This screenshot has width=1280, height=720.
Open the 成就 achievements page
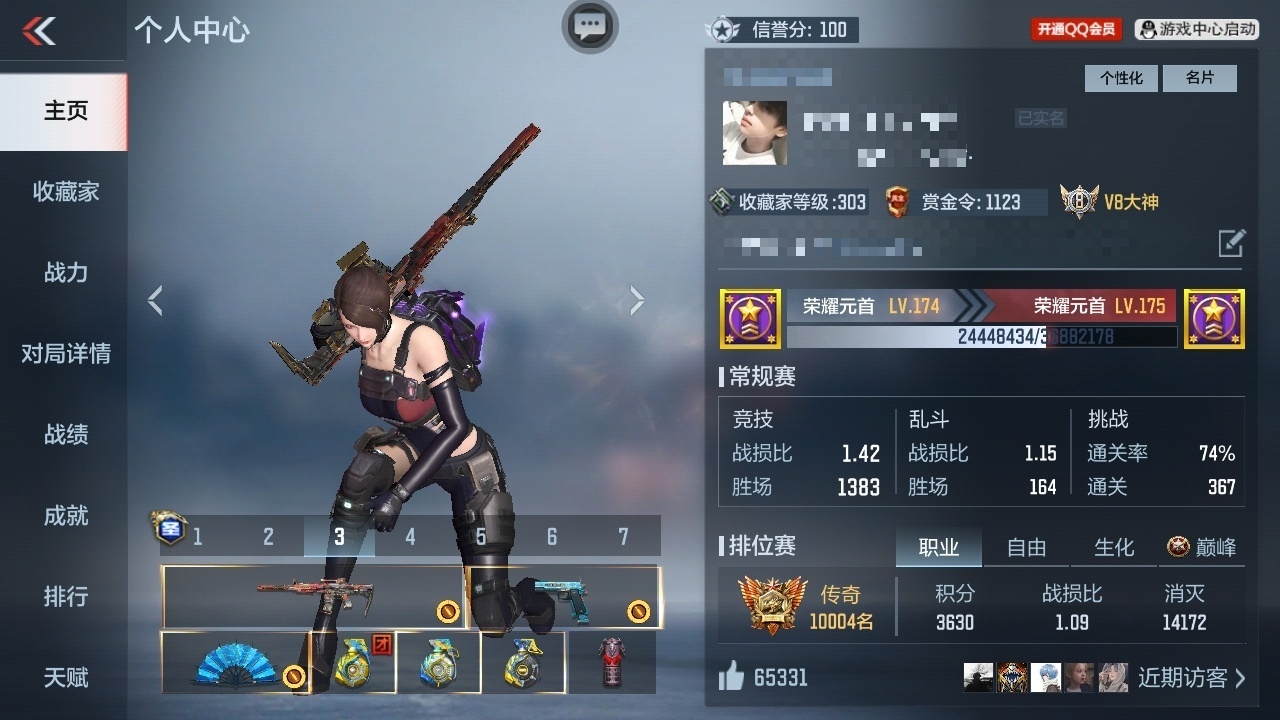[65, 516]
